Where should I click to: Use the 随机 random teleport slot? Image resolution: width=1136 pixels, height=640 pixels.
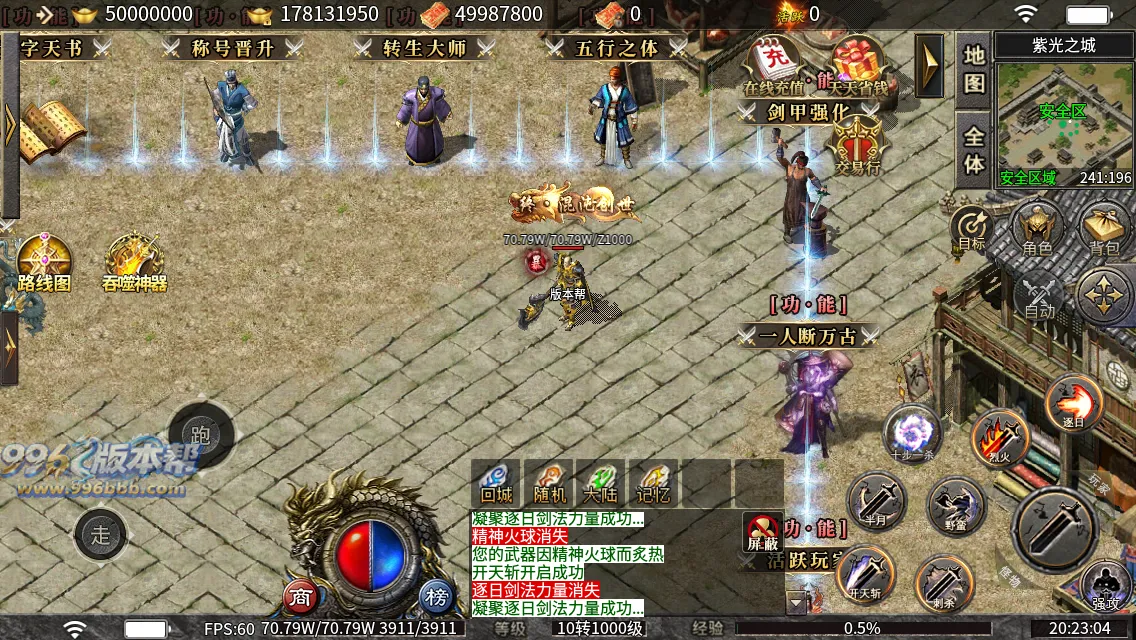point(549,484)
